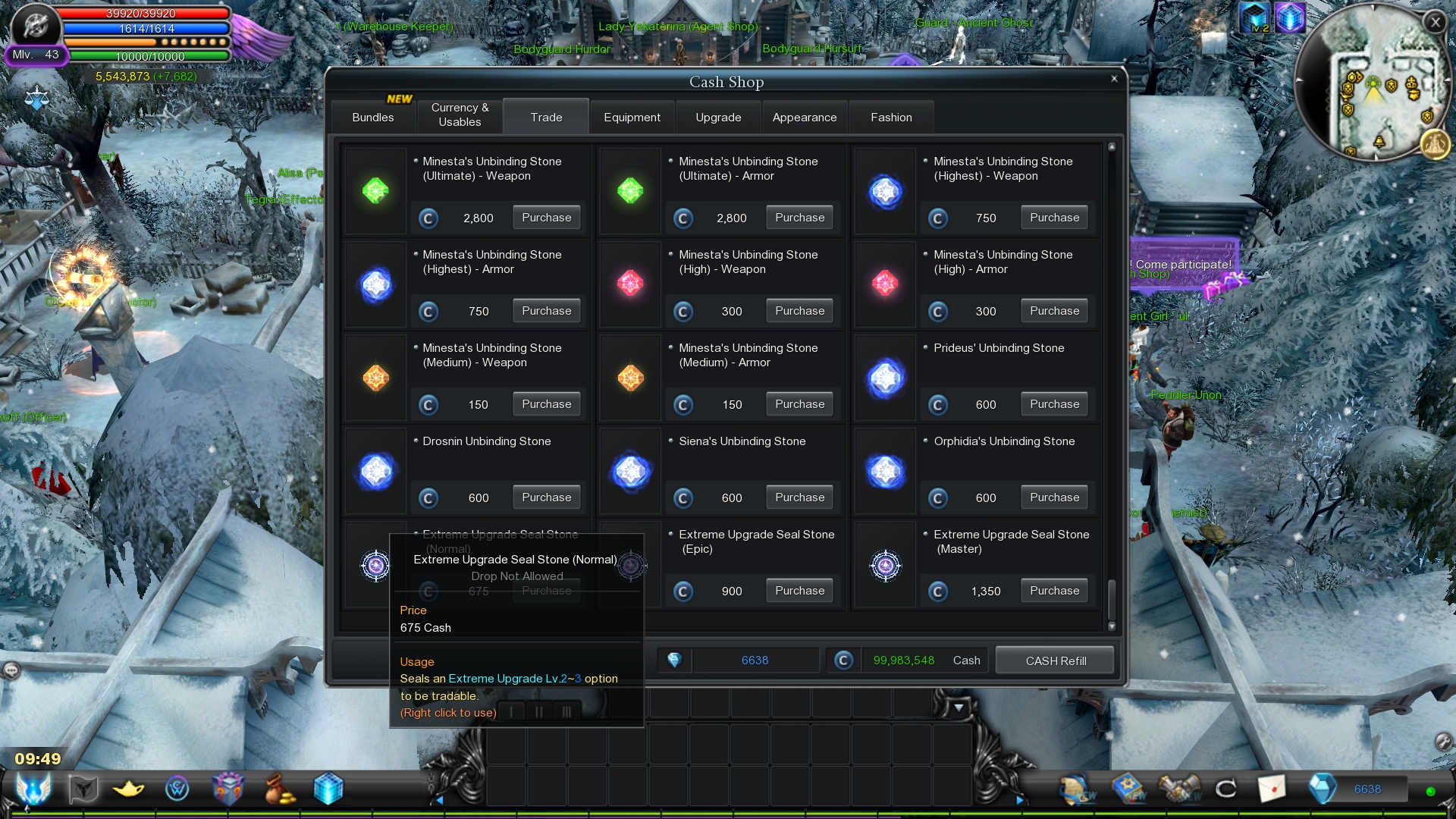Purchase Extreme Upgrade Seal Stone (Master)
Image resolution: width=1456 pixels, height=819 pixels.
coord(1054,591)
